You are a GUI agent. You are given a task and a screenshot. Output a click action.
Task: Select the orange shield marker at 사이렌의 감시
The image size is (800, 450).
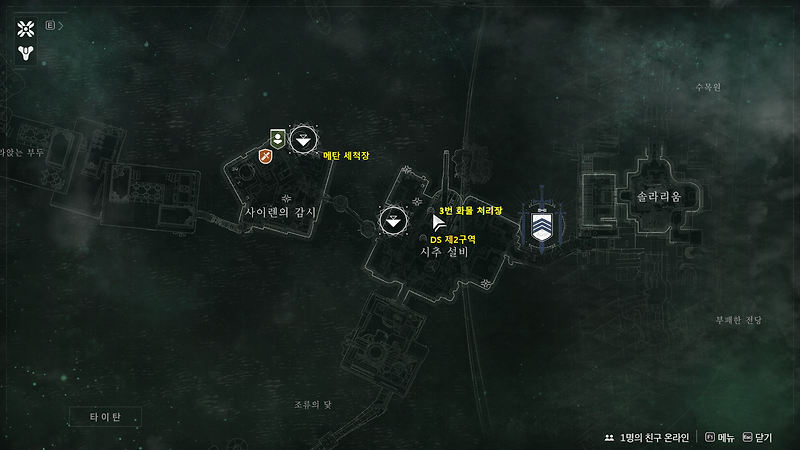click(x=266, y=155)
